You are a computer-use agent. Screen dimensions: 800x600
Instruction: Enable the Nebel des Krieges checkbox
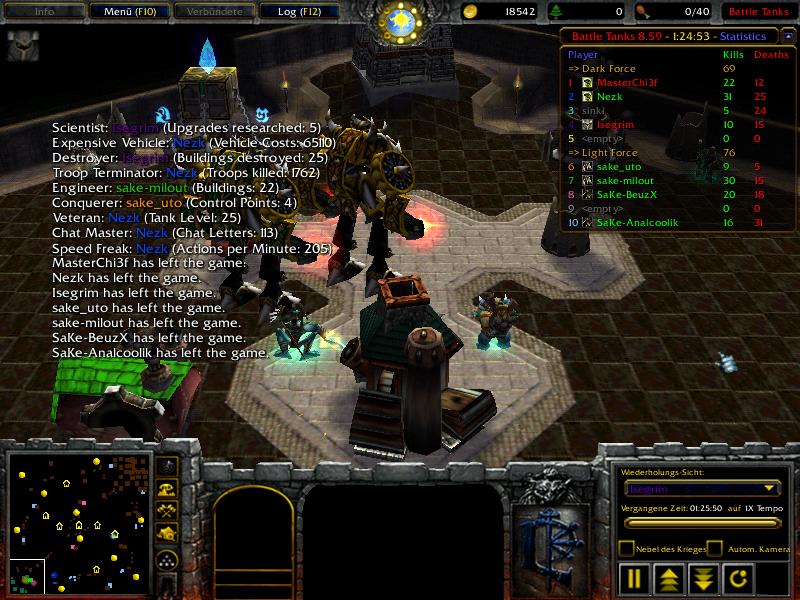626,549
